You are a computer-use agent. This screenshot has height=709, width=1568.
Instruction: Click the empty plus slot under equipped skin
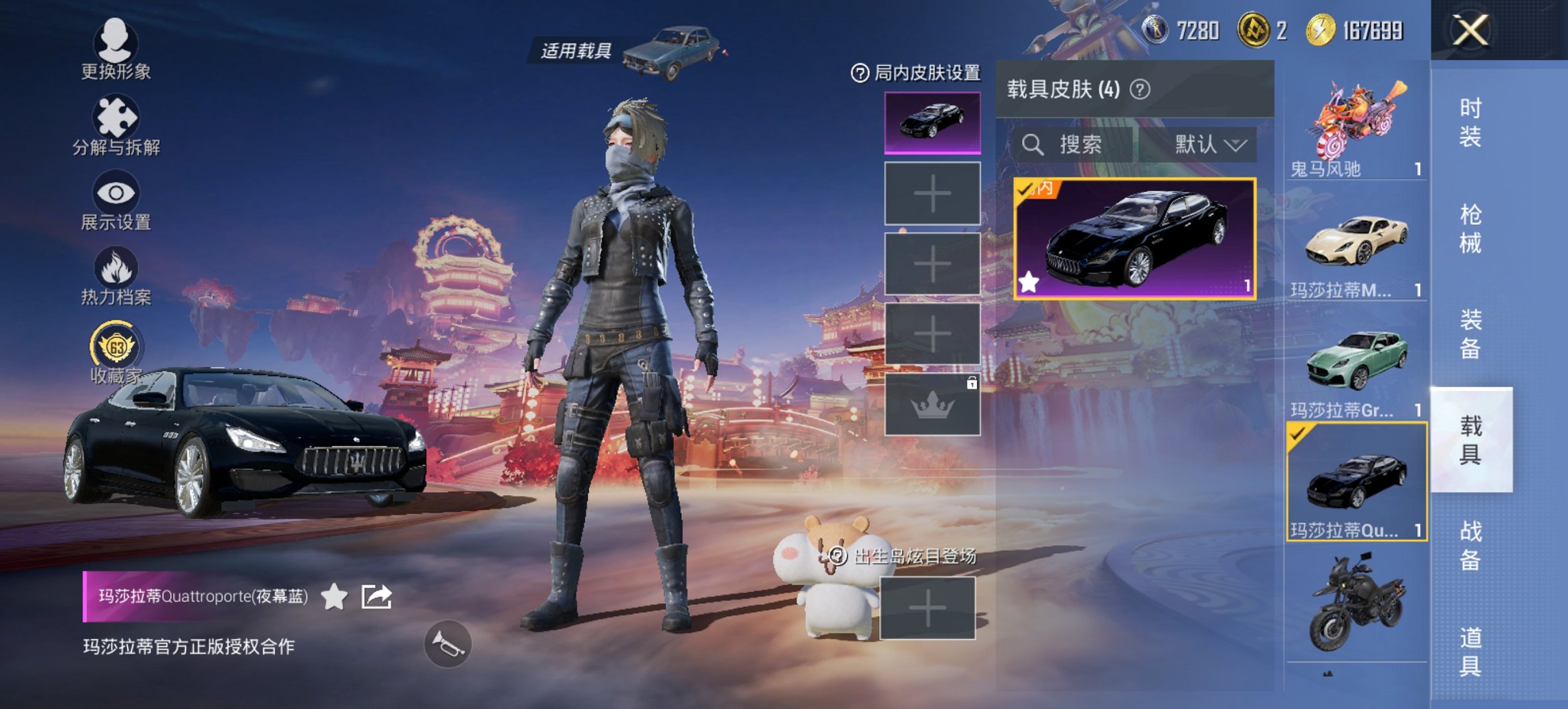tap(932, 195)
